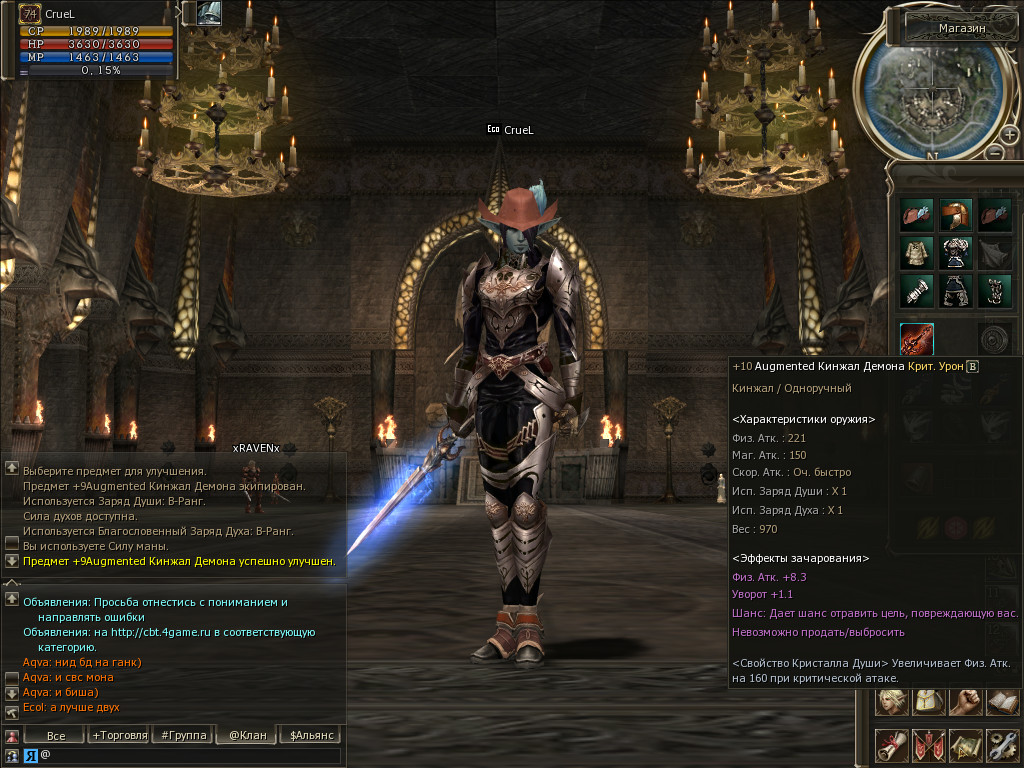Viewport: 1024px width, 768px height.
Task: Select the silver gauntlets equipment slot
Action: pos(916,290)
